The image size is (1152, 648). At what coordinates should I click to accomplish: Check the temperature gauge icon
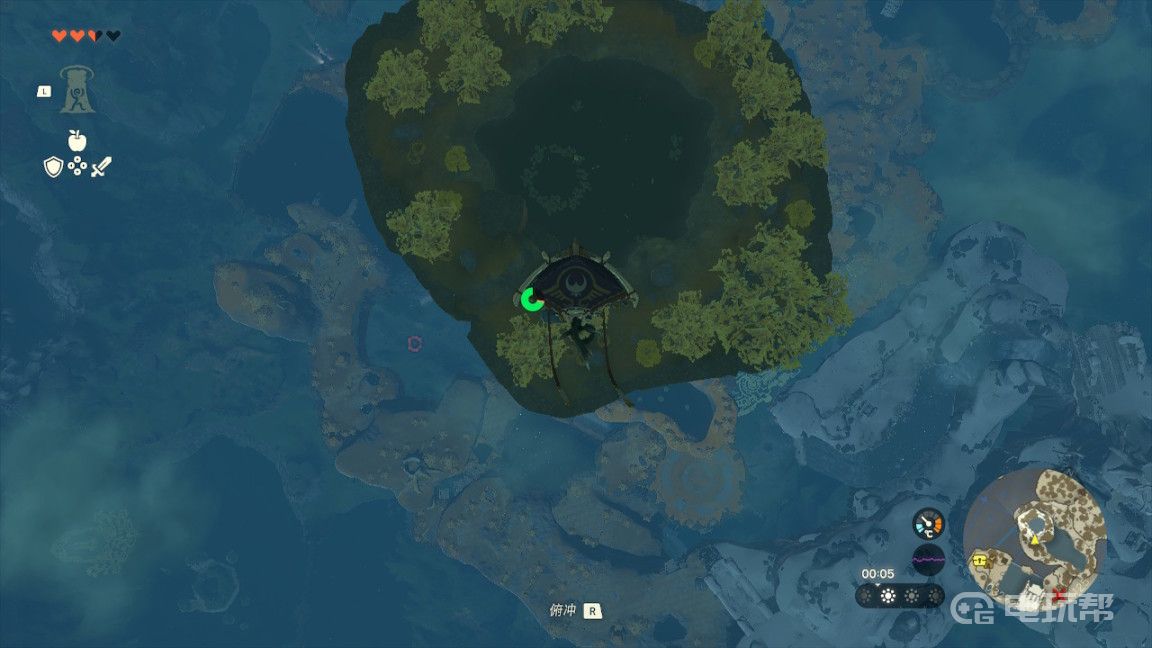point(928,523)
